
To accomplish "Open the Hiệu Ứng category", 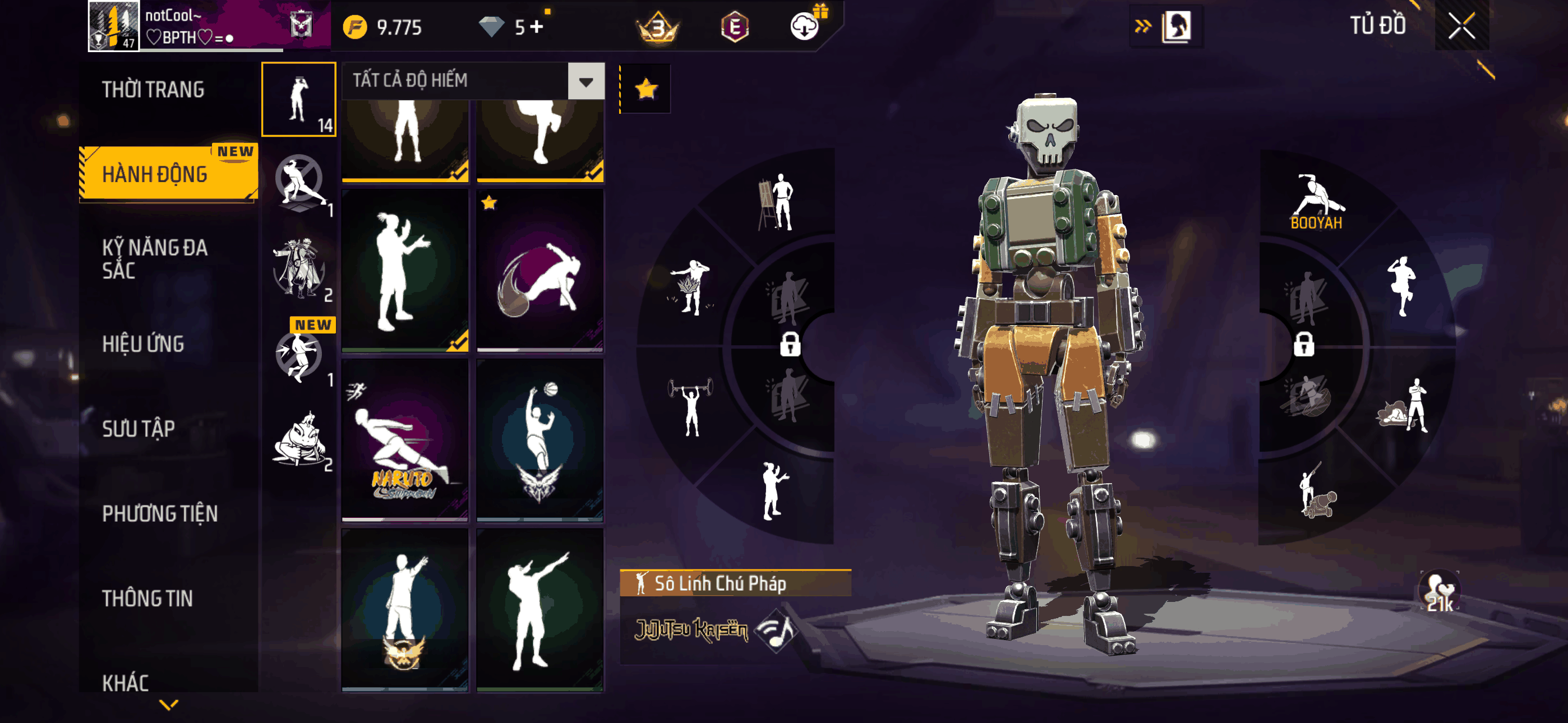I will 143,344.
